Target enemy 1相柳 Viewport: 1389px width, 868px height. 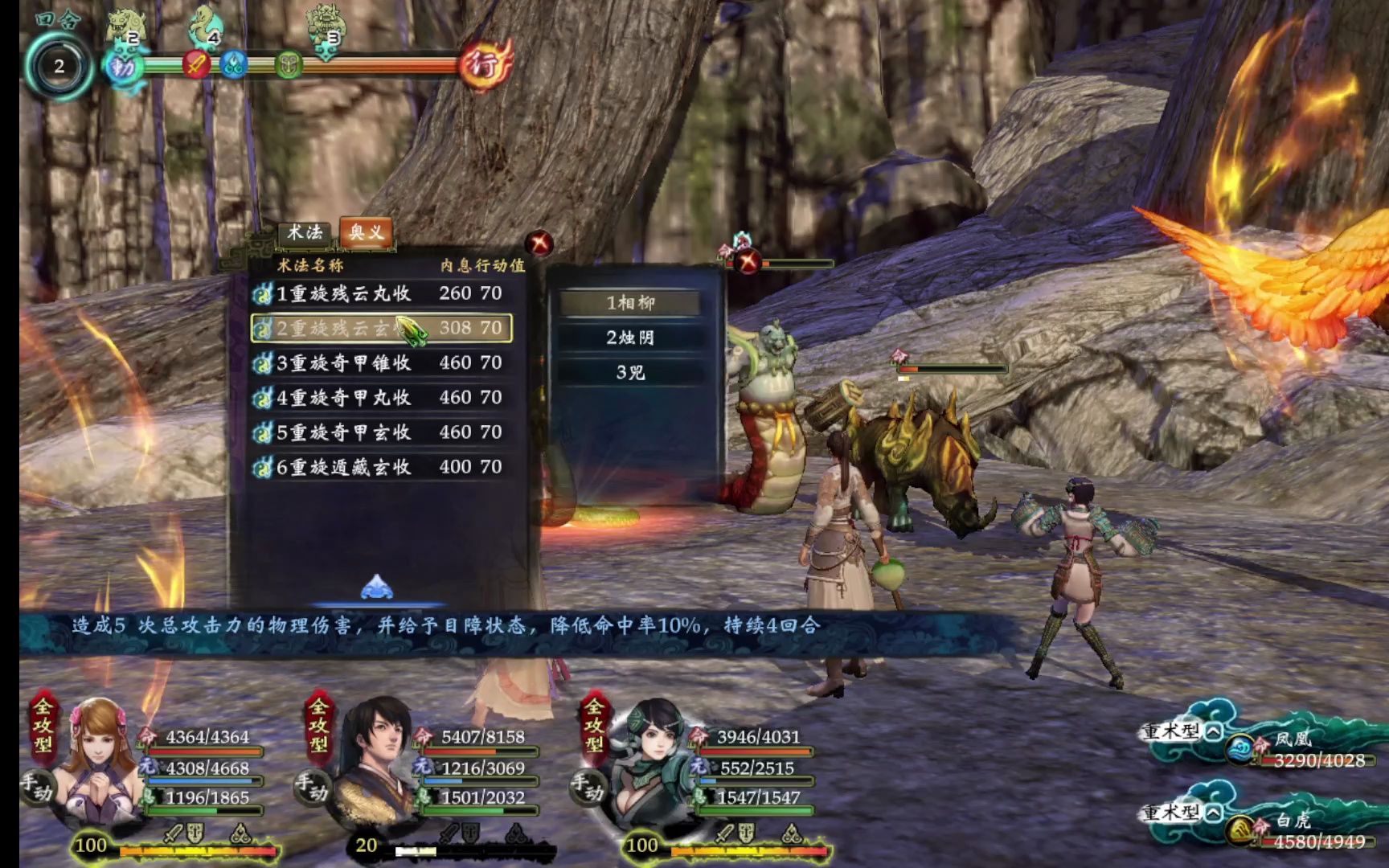(x=630, y=303)
